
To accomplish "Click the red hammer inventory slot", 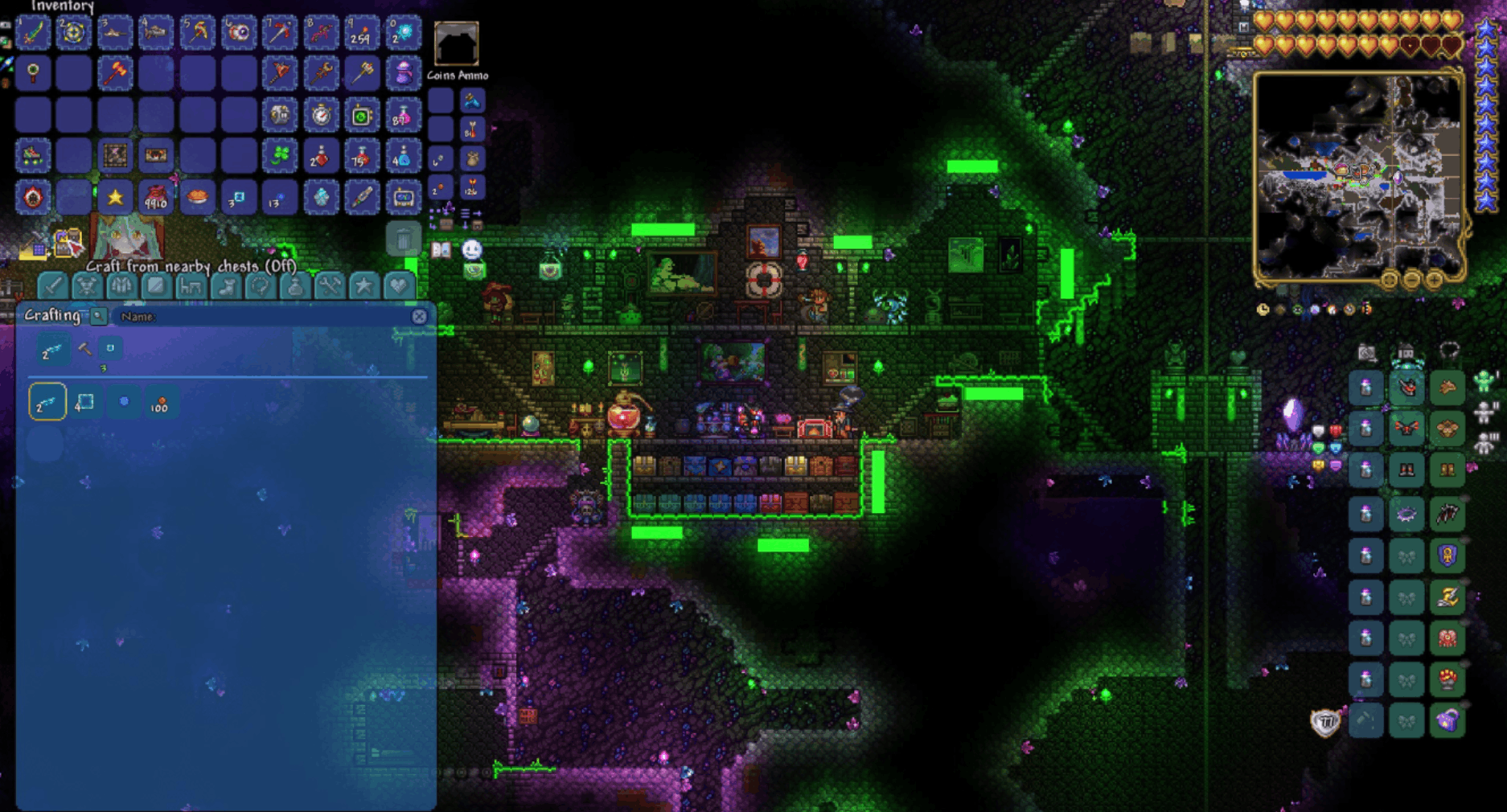I will pos(115,74).
